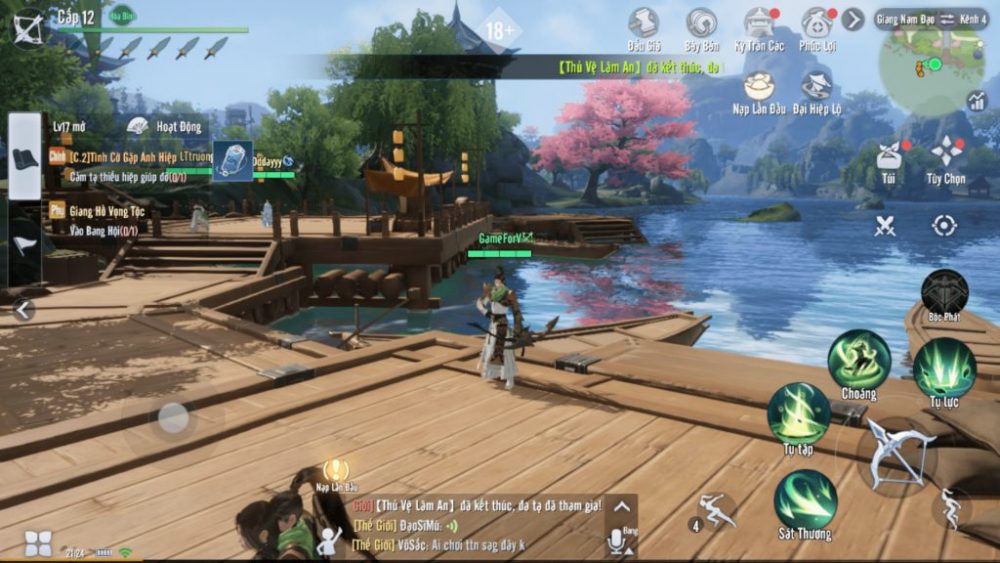Toggle the crossed swords combat mode
The height and width of the screenshot is (563, 1000).
coord(885,226)
